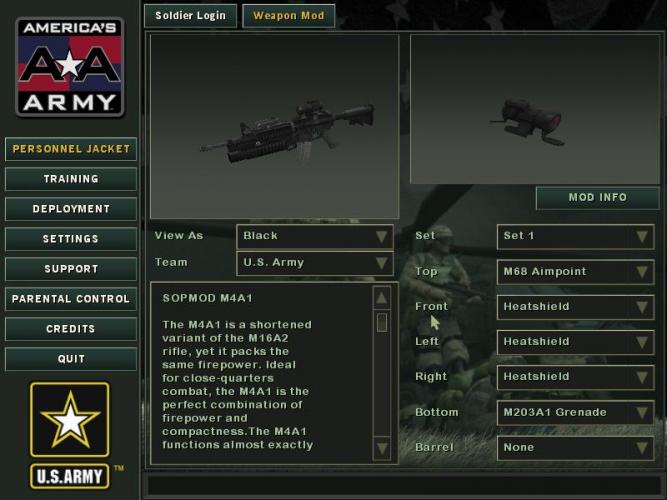Click the Mod Info button
The width and height of the screenshot is (667, 500).
coord(597,197)
